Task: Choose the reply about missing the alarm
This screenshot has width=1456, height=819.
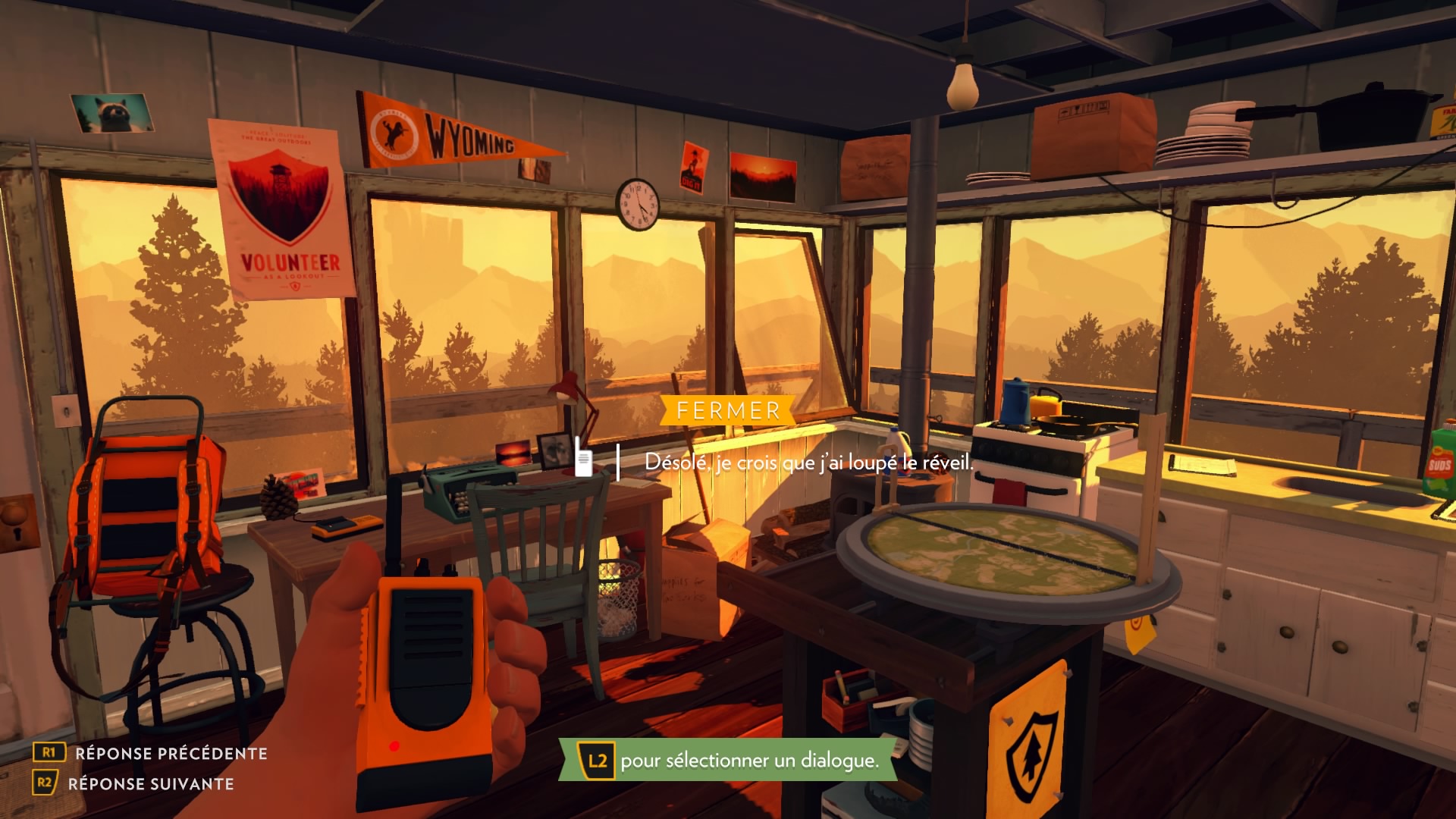Action: click(x=808, y=462)
